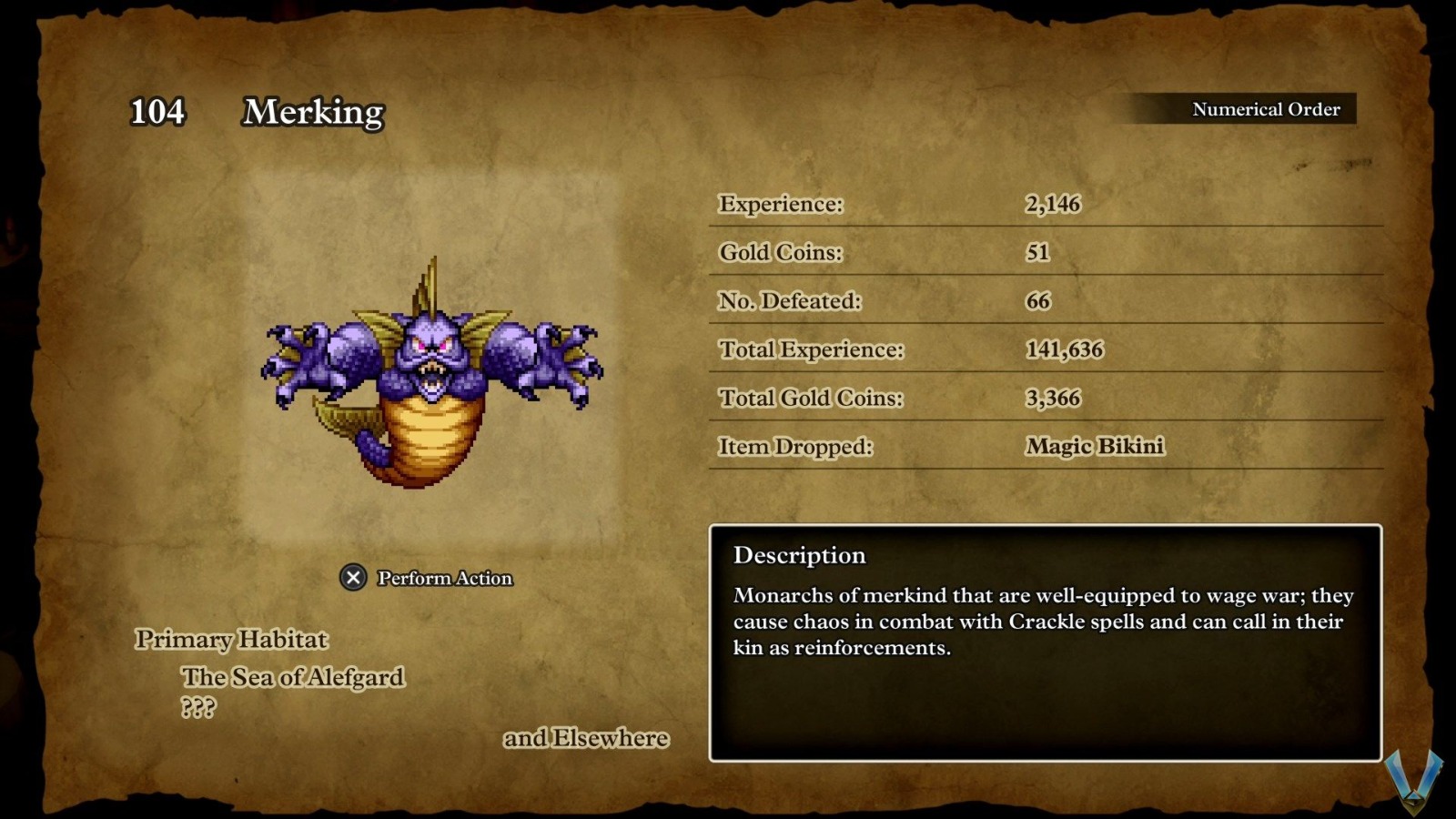Click the Magic Bikini item drop entry
This screenshot has height=819, width=1456.
pyautogui.click(x=1093, y=447)
